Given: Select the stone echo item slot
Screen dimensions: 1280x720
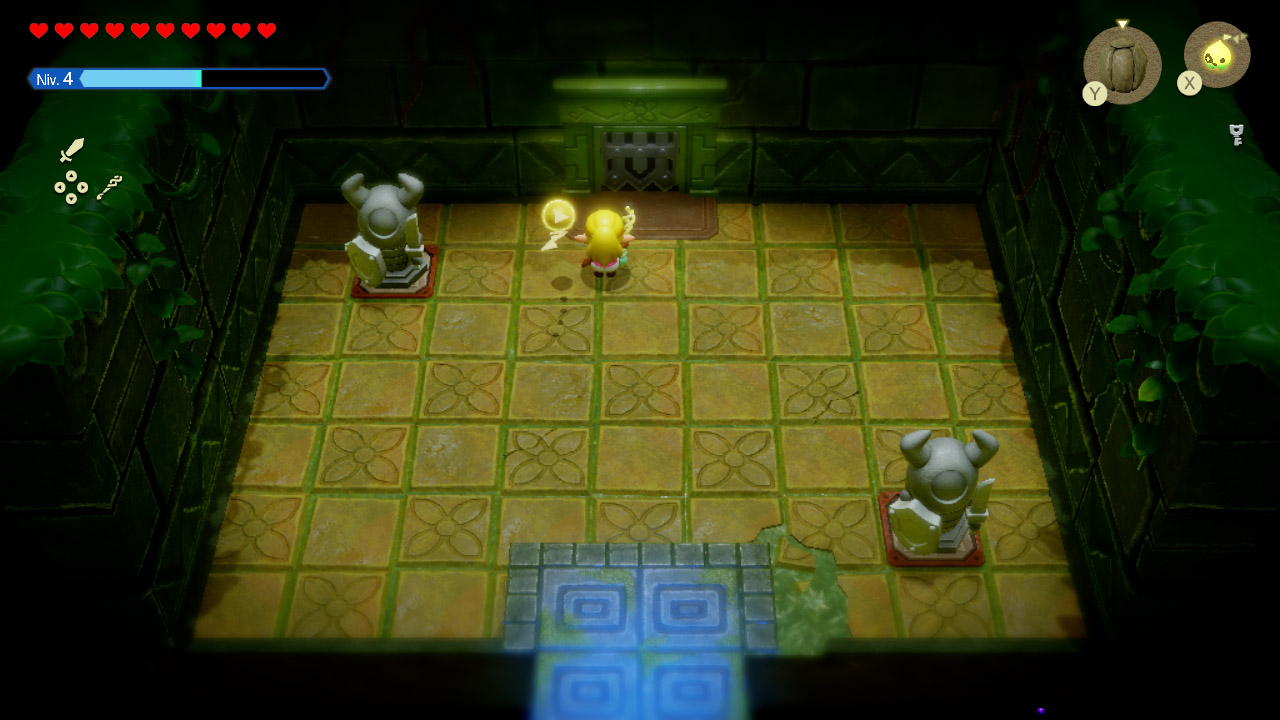Looking at the screenshot, I should tap(1122, 65).
